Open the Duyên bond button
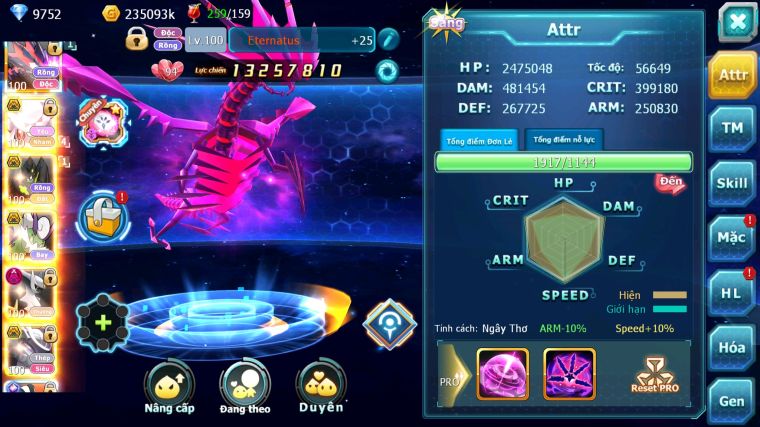 [320, 387]
